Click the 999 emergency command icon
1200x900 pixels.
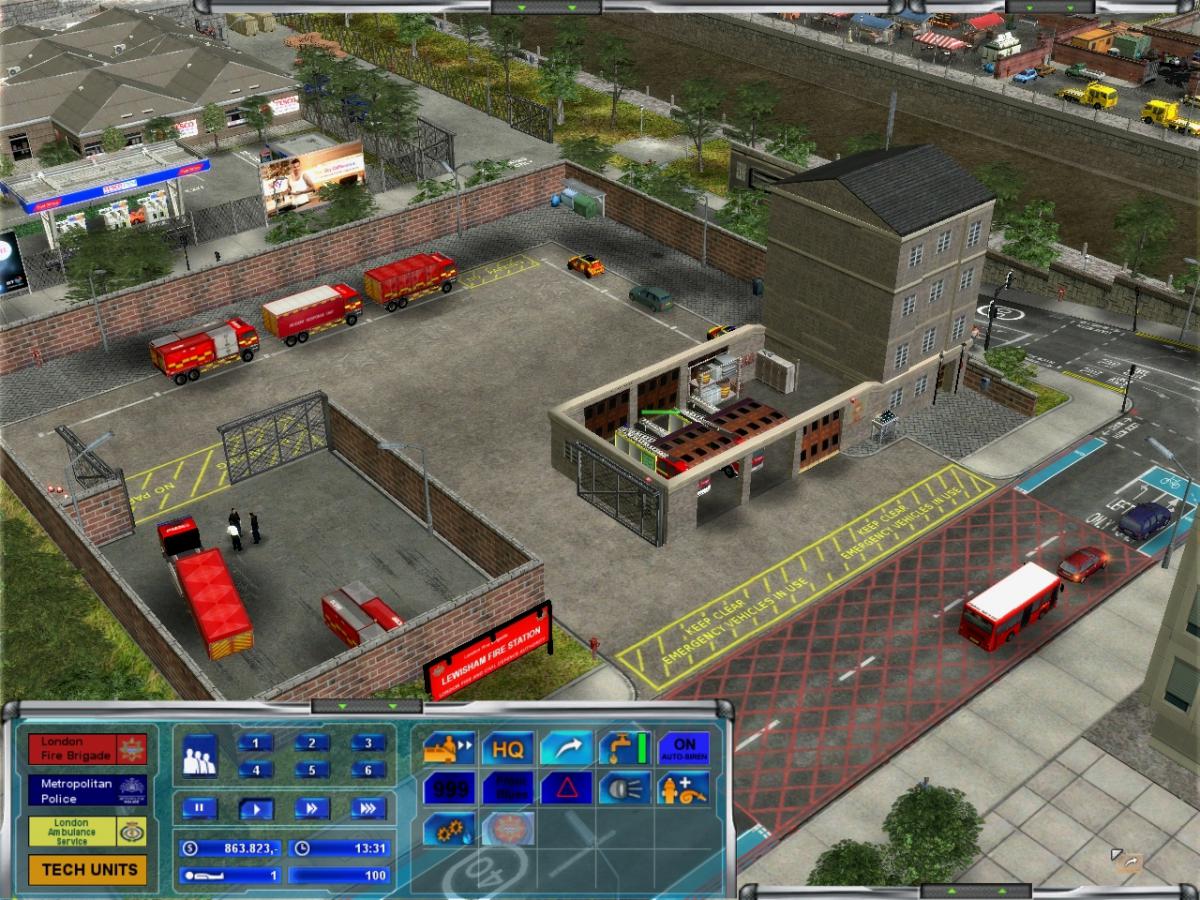pos(448,788)
